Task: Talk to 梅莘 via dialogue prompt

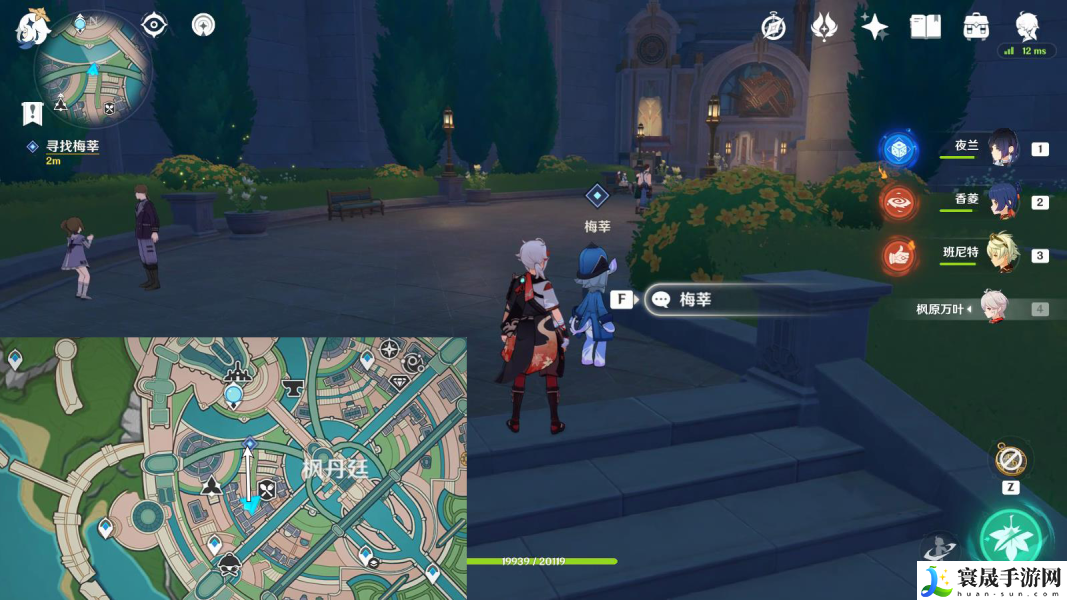Action: coord(694,299)
